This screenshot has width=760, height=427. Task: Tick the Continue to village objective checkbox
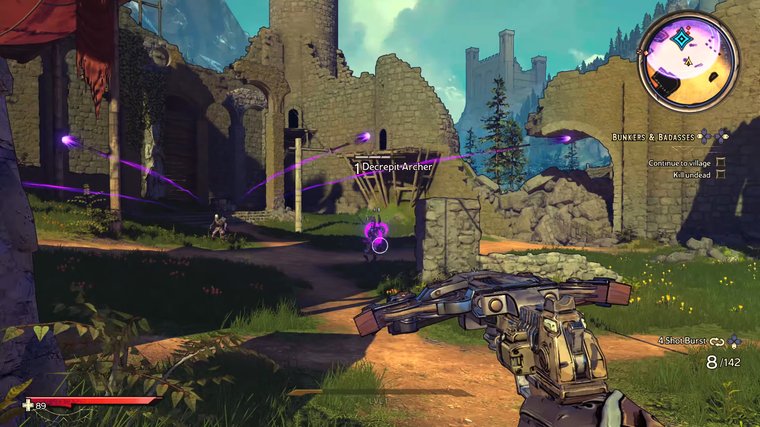pos(720,162)
